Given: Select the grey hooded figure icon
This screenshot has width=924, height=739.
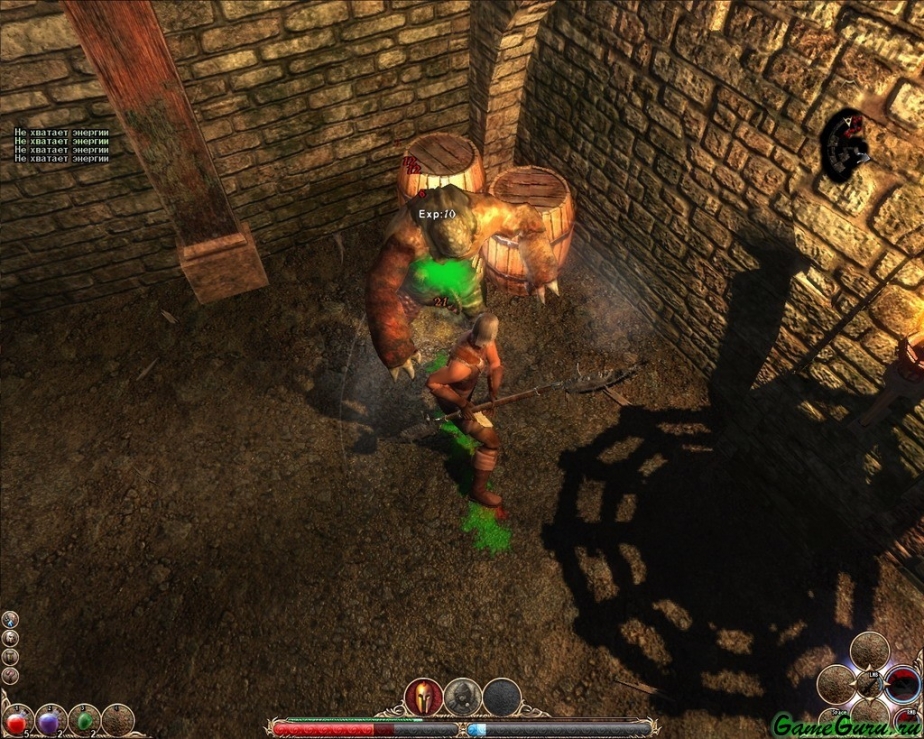Looking at the screenshot, I should [x=463, y=696].
